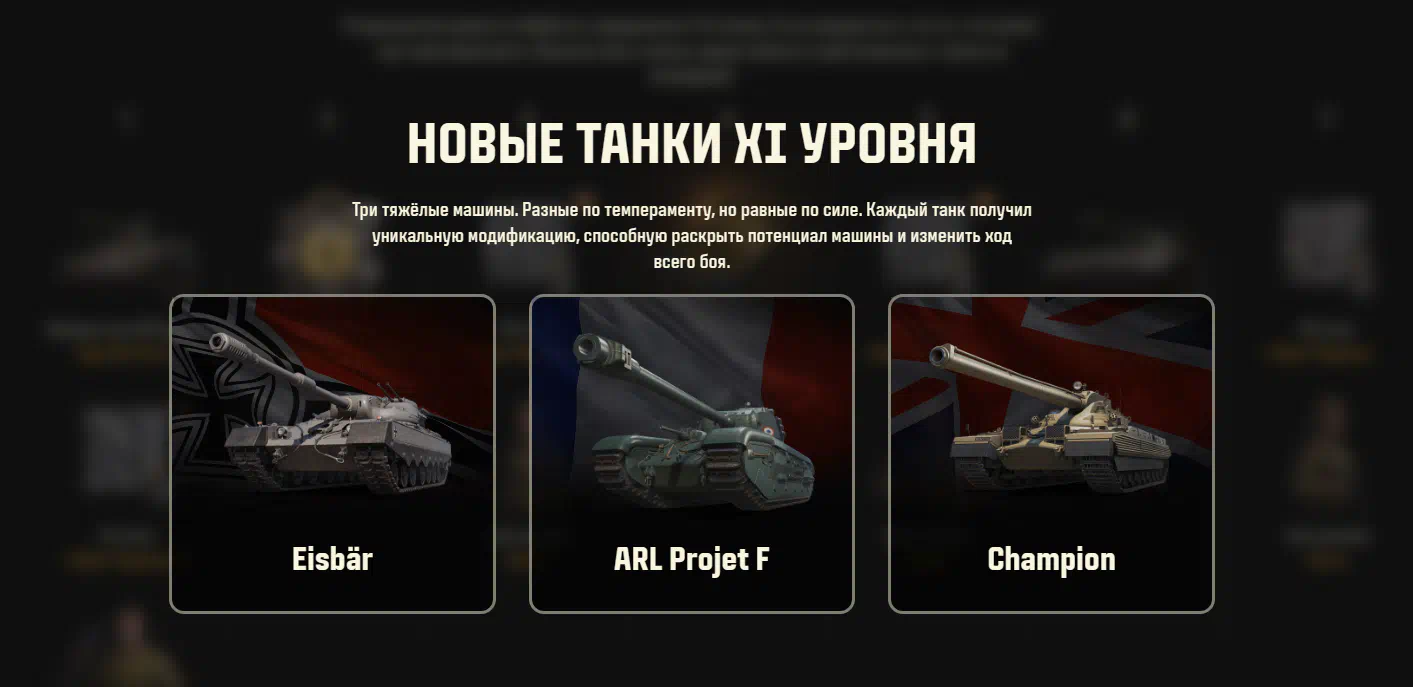This screenshot has height=687, width=1413.
Task: Select the Eisbär tank card
Action: point(332,453)
